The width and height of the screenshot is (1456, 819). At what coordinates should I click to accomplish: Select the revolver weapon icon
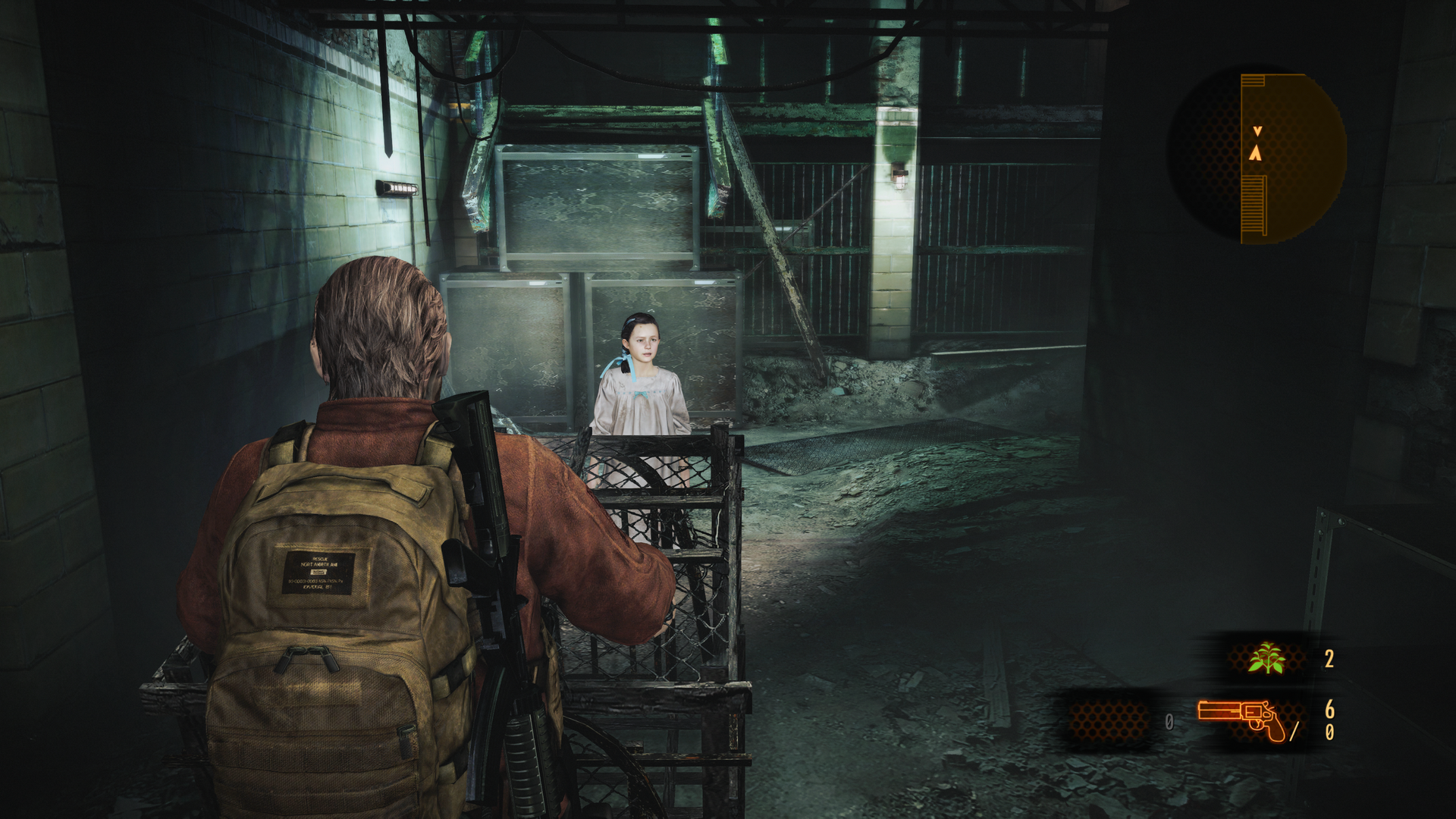tap(1242, 719)
